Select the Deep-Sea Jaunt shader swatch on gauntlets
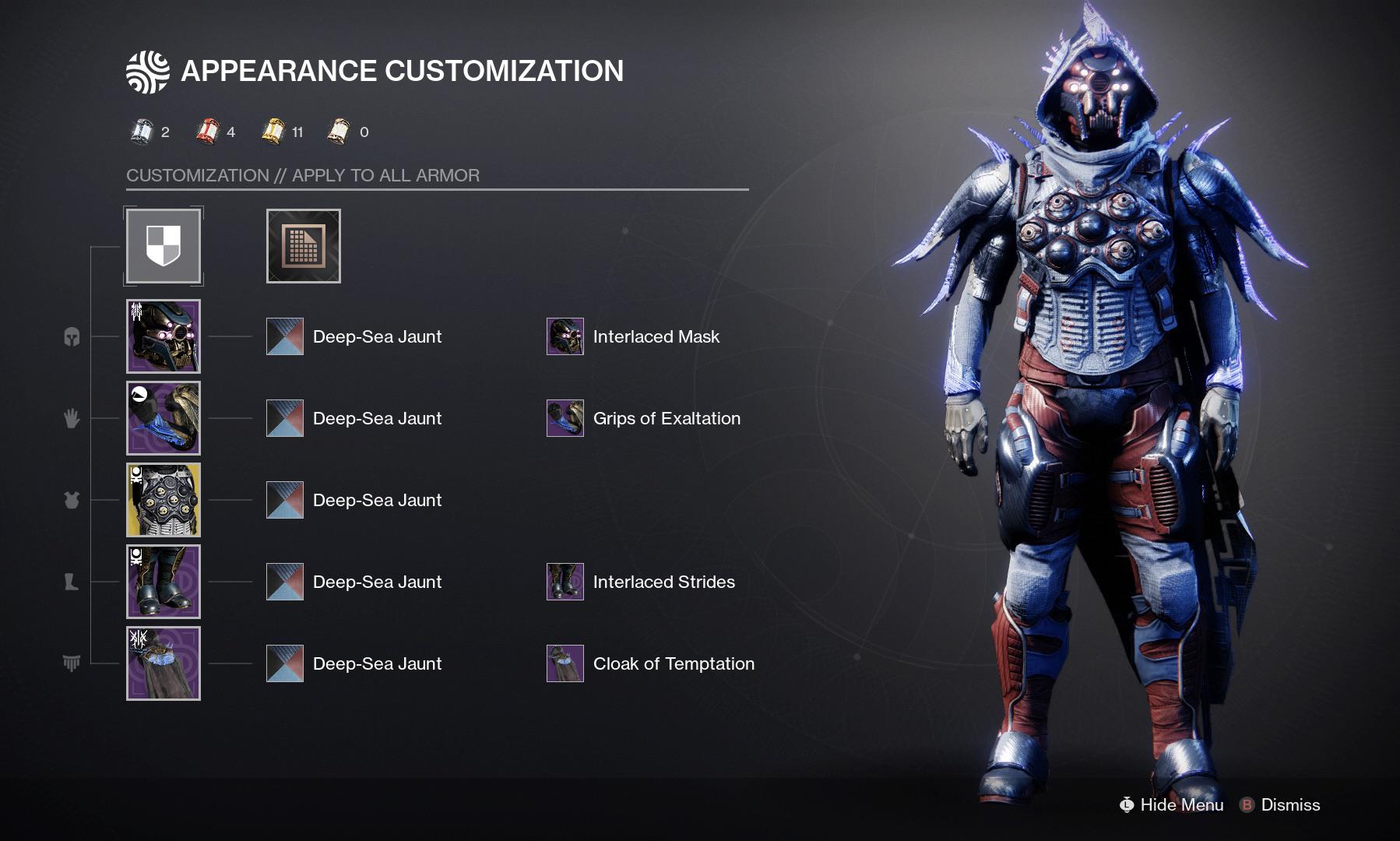This screenshot has width=1400, height=841. (x=284, y=418)
